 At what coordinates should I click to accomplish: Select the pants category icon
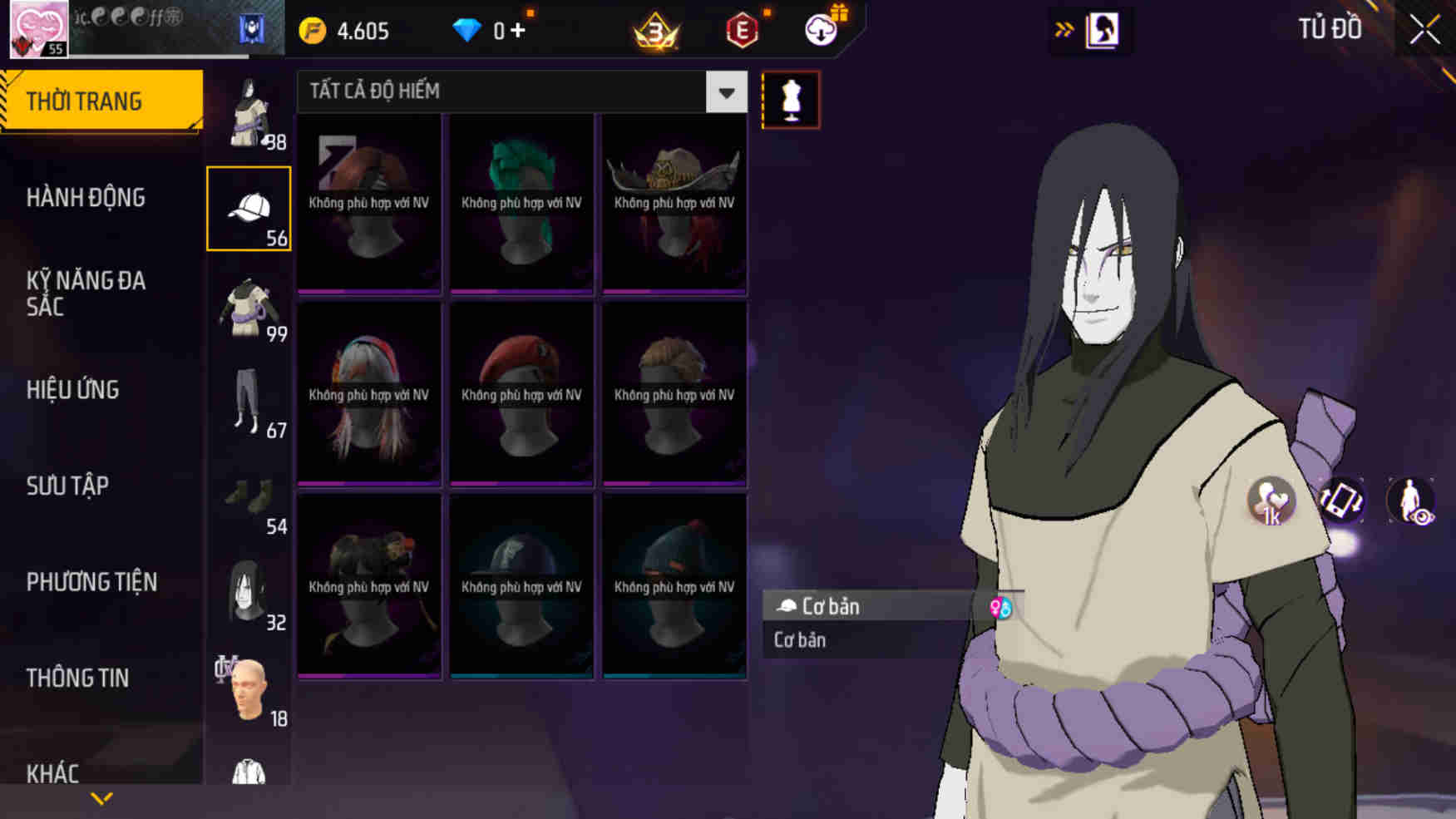247,403
